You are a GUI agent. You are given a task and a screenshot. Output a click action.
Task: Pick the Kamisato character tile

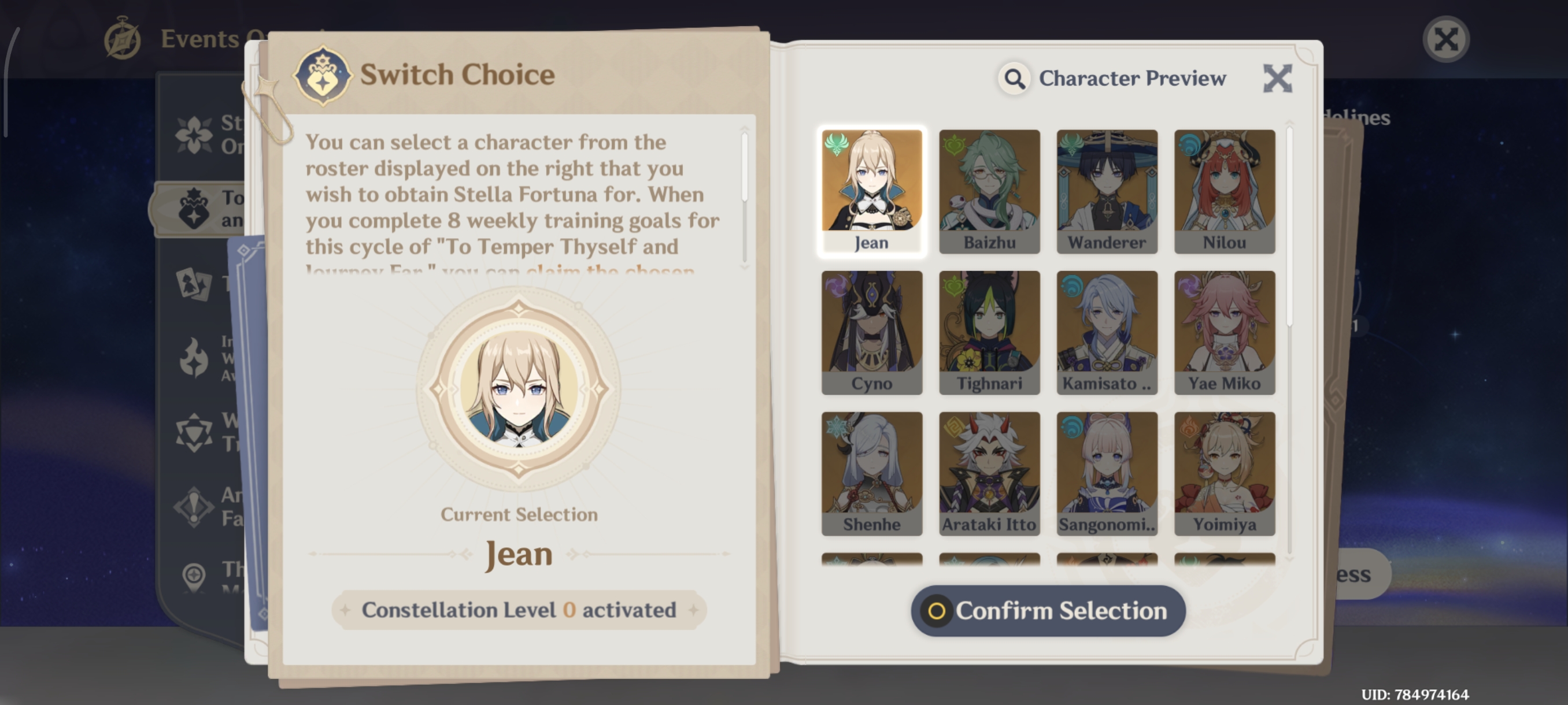[1107, 332]
